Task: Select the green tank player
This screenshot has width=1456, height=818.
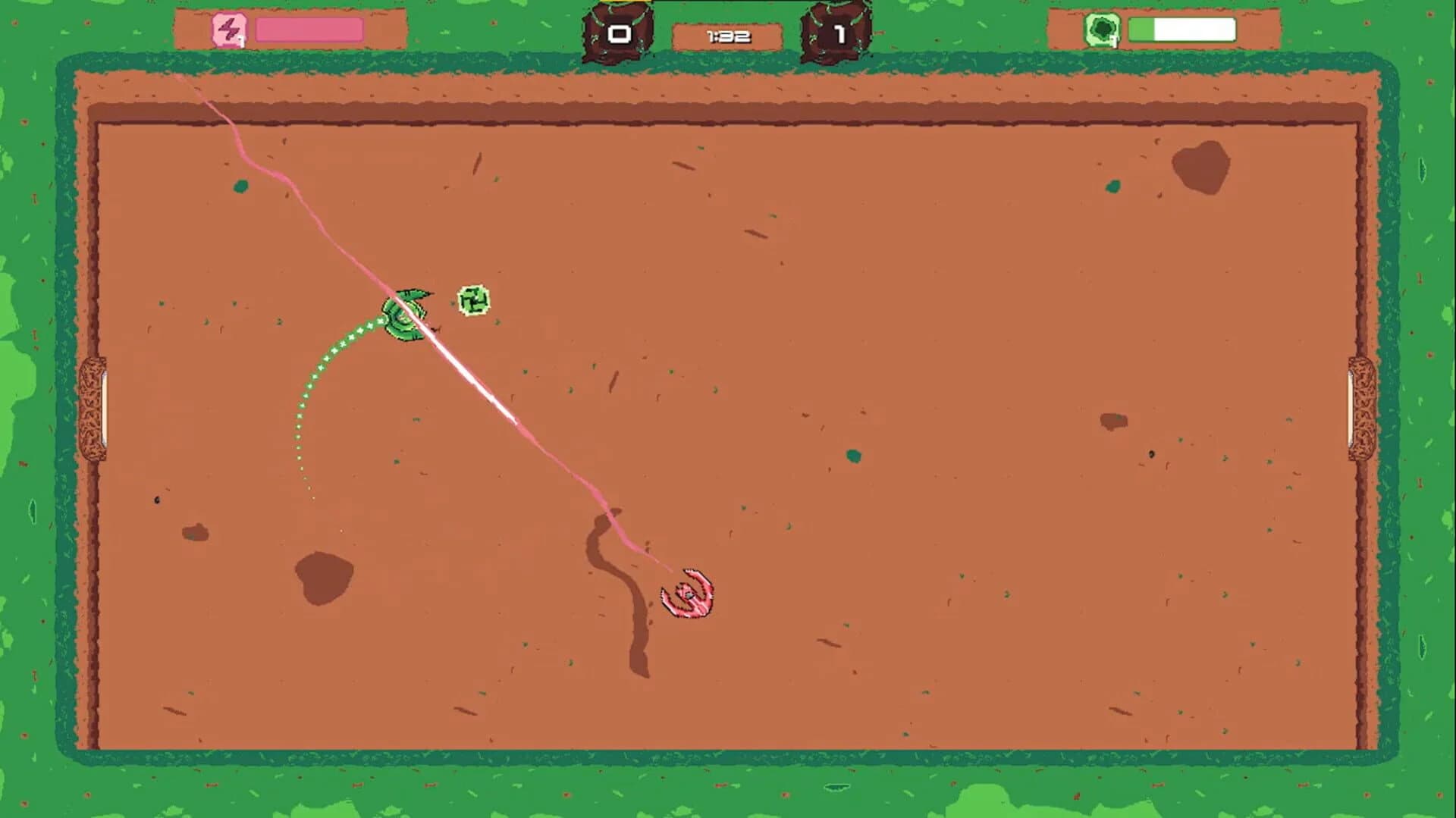Action: pyautogui.click(x=404, y=313)
